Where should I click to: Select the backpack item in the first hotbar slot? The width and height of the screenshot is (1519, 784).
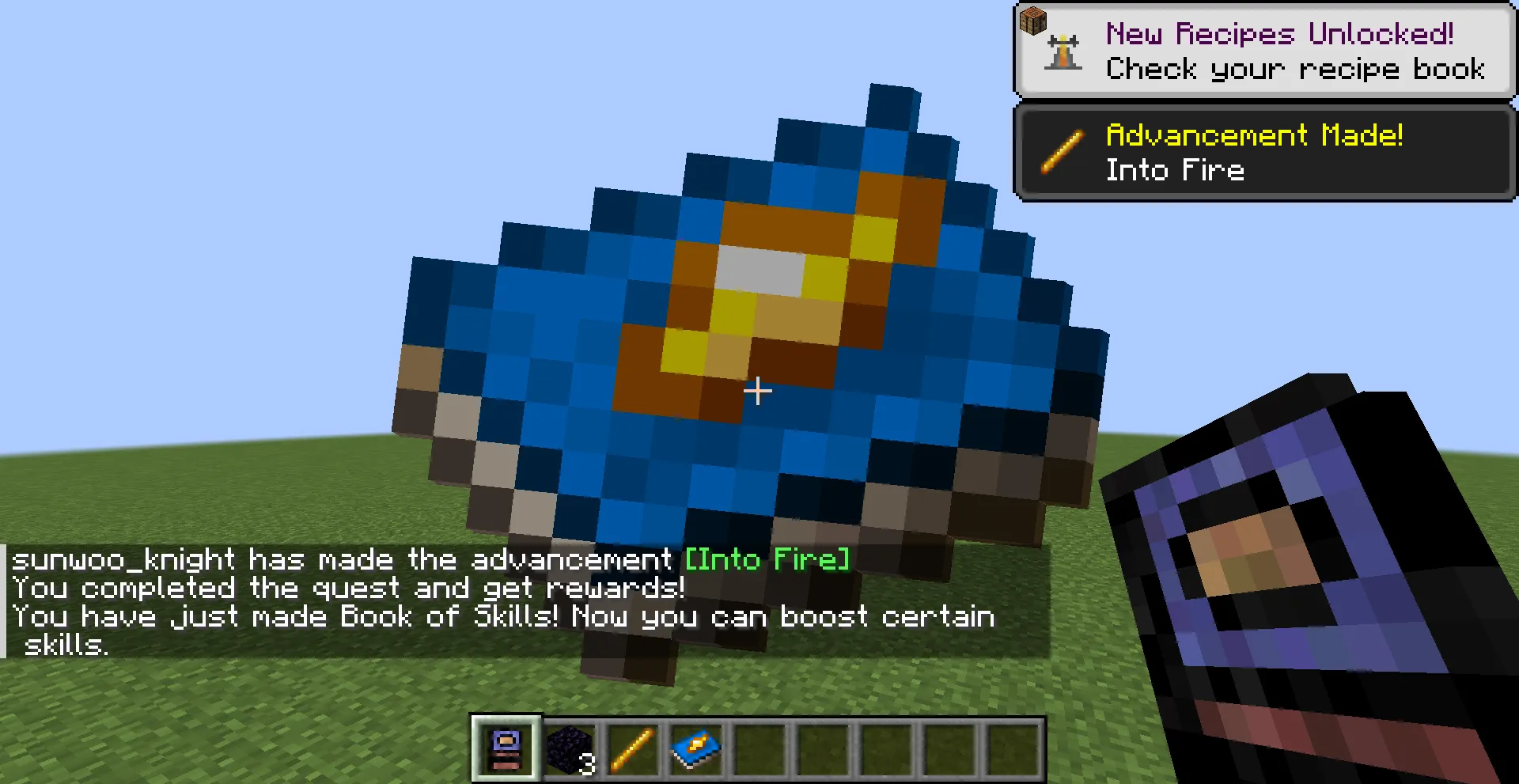click(x=506, y=750)
